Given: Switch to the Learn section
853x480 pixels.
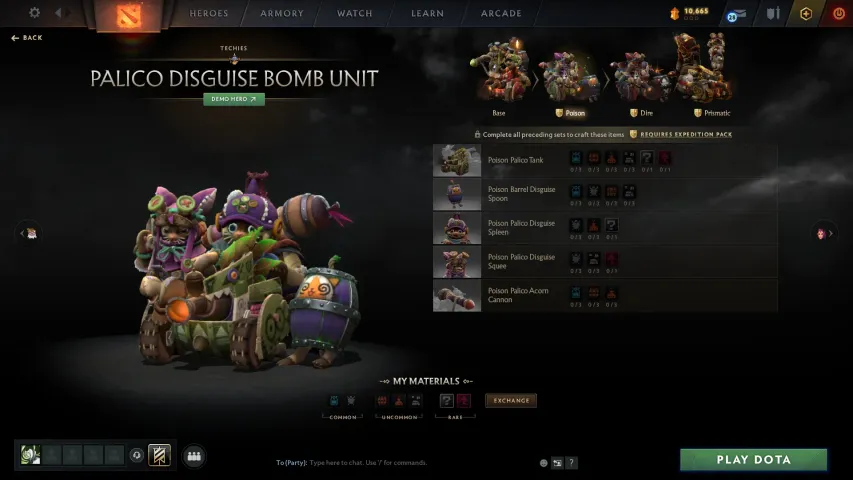Looking at the screenshot, I should (427, 14).
